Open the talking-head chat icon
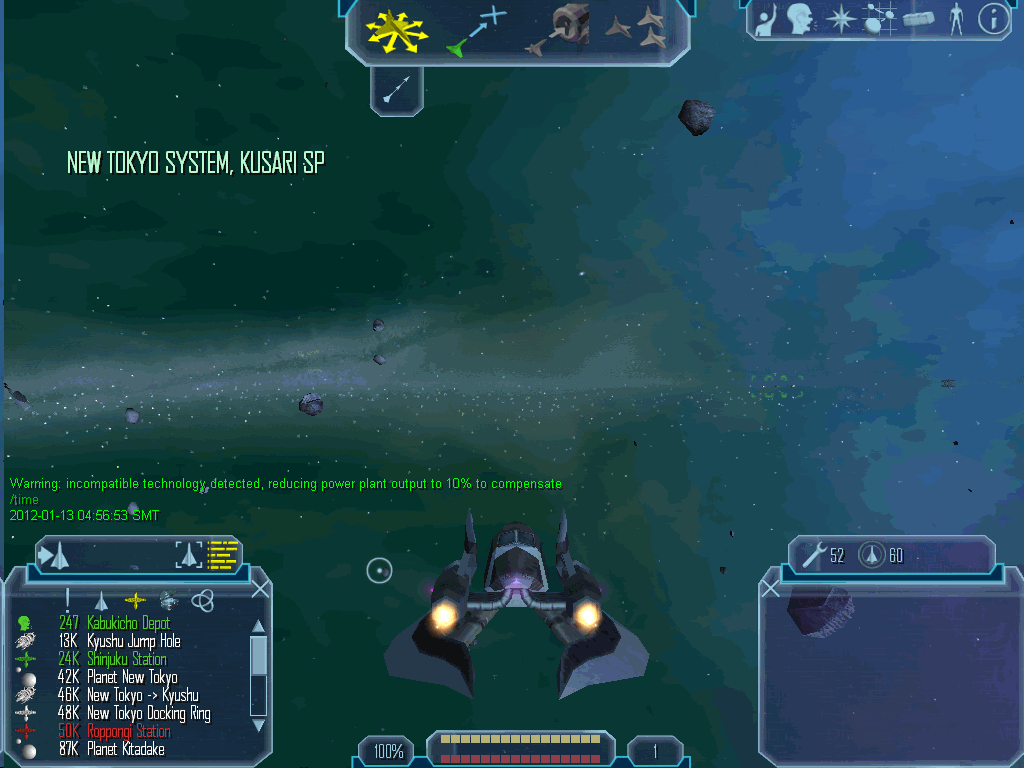The width and height of the screenshot is (1024, 768). click(798, 19)
